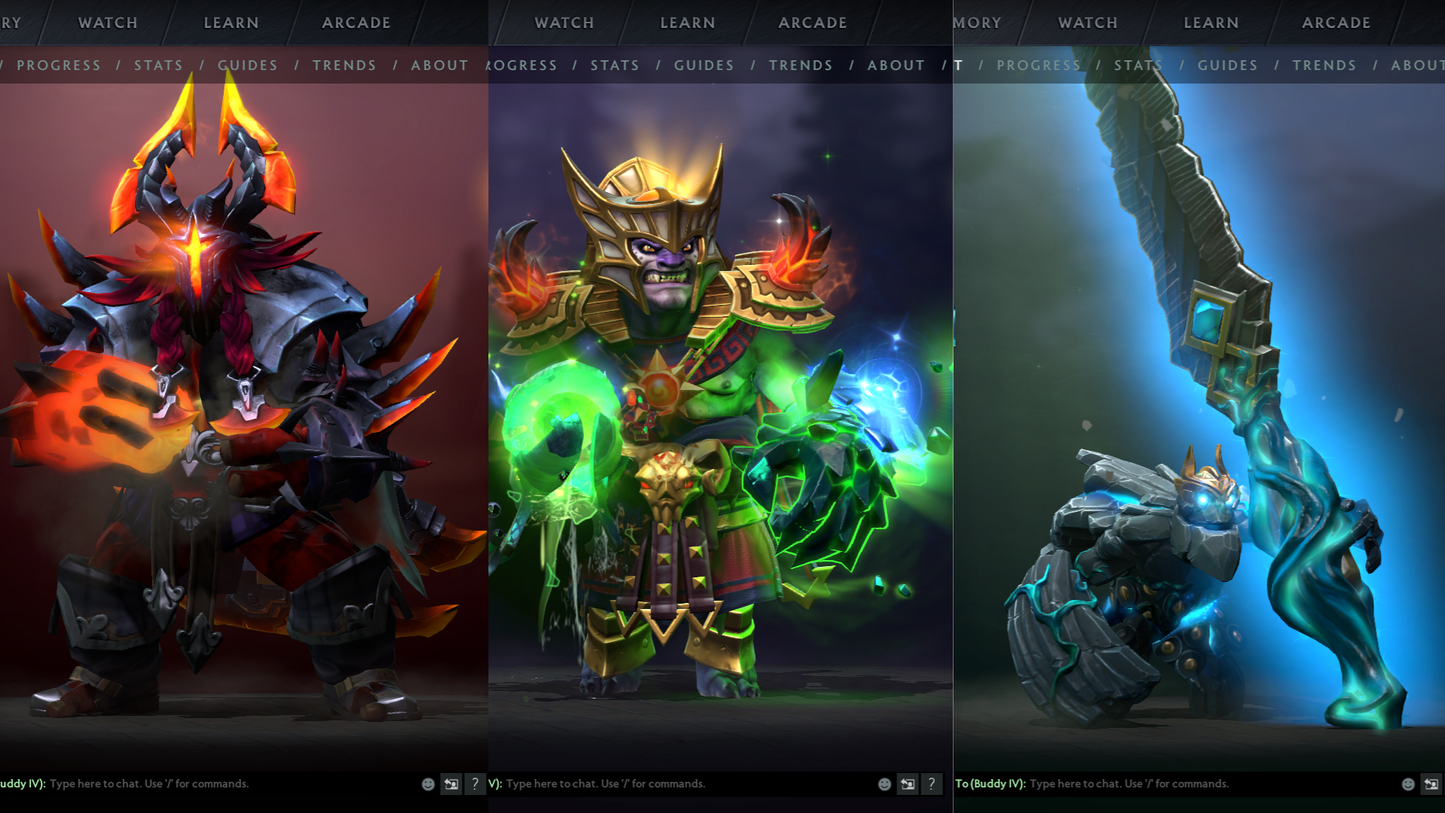
Task: Open the GUIDES section
Action: click(247, 65)
